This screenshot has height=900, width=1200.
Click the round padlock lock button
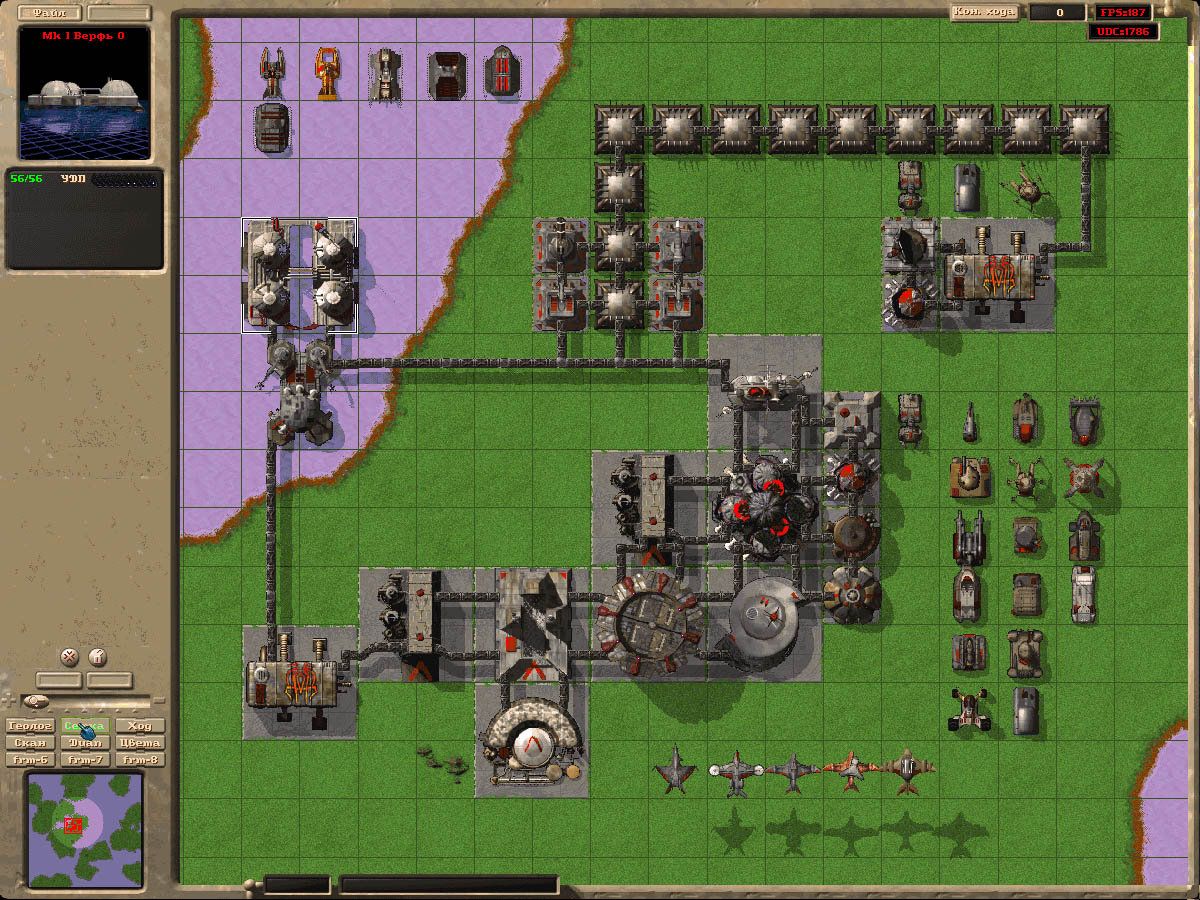pos(97,657)
